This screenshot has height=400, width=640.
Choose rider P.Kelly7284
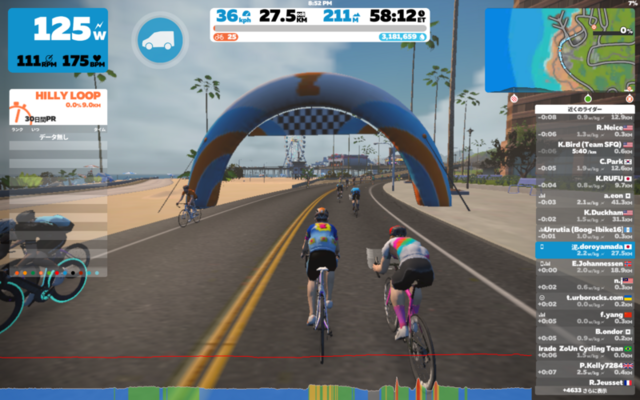point(585,366)
